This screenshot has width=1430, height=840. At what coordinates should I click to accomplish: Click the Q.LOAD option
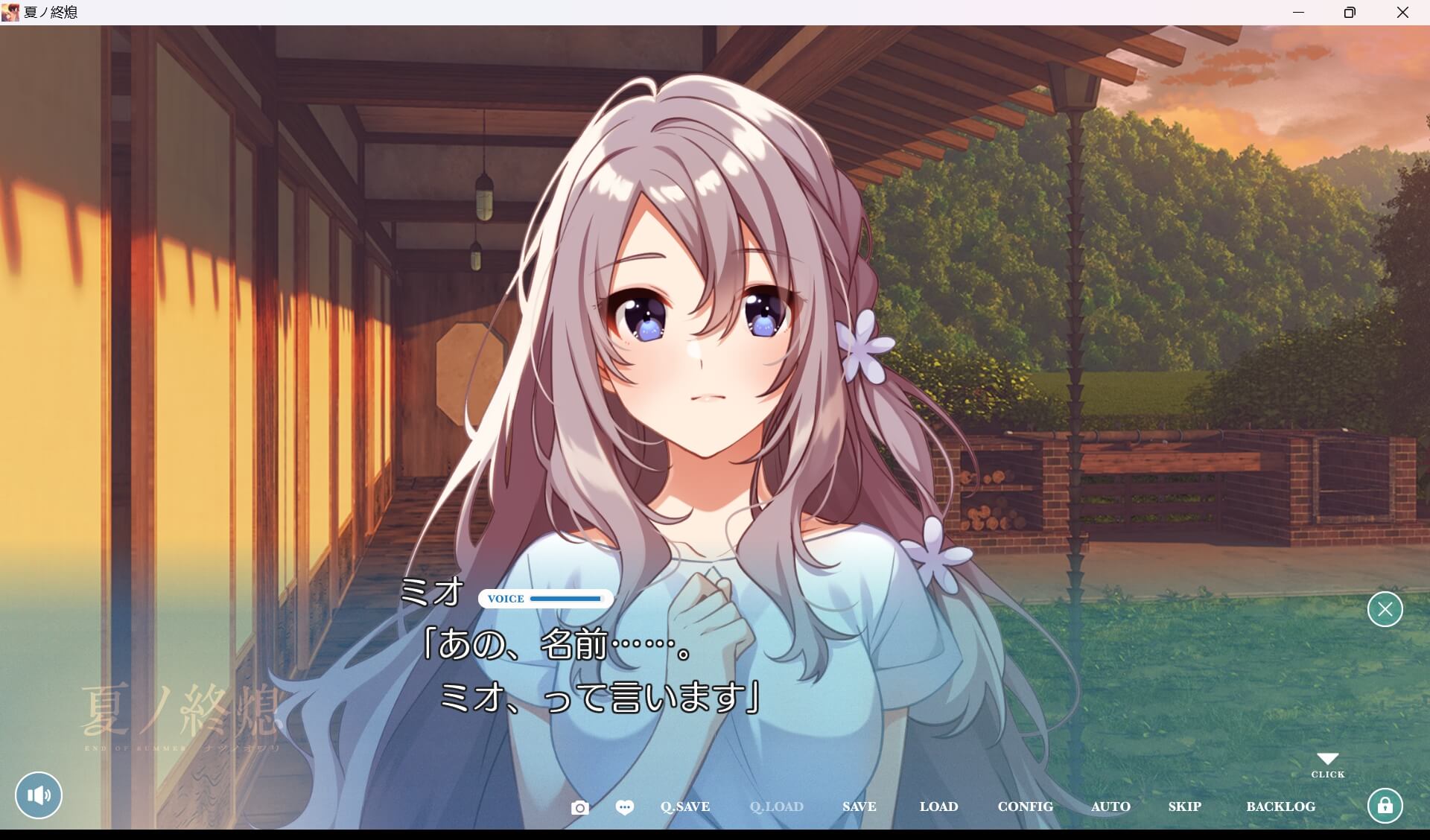(x=777, y=806)
